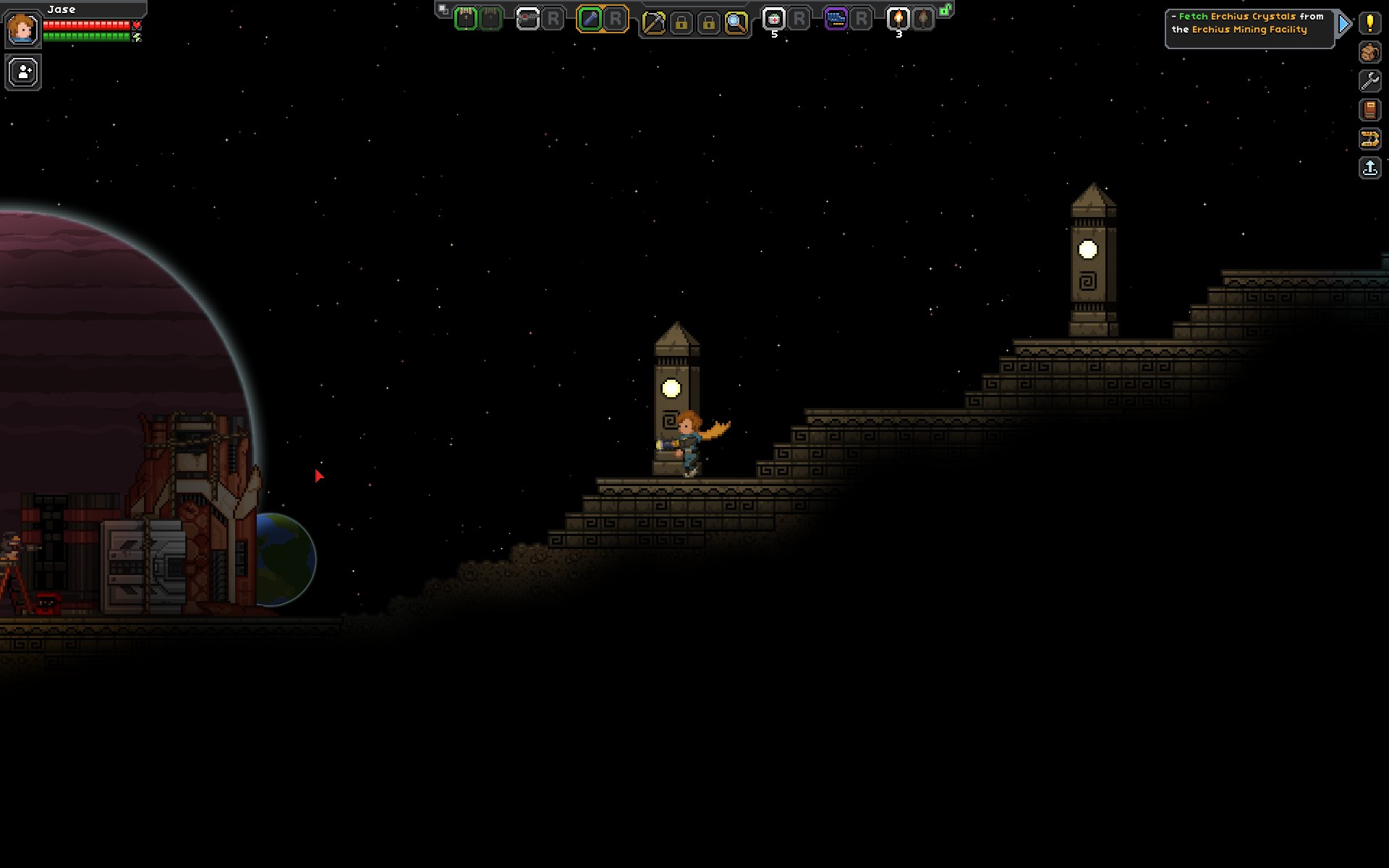The height and width of the screenshot is (868, 1389).
Task: Swap hotbar with the overlapping squares icon
Action: point(443,10)
